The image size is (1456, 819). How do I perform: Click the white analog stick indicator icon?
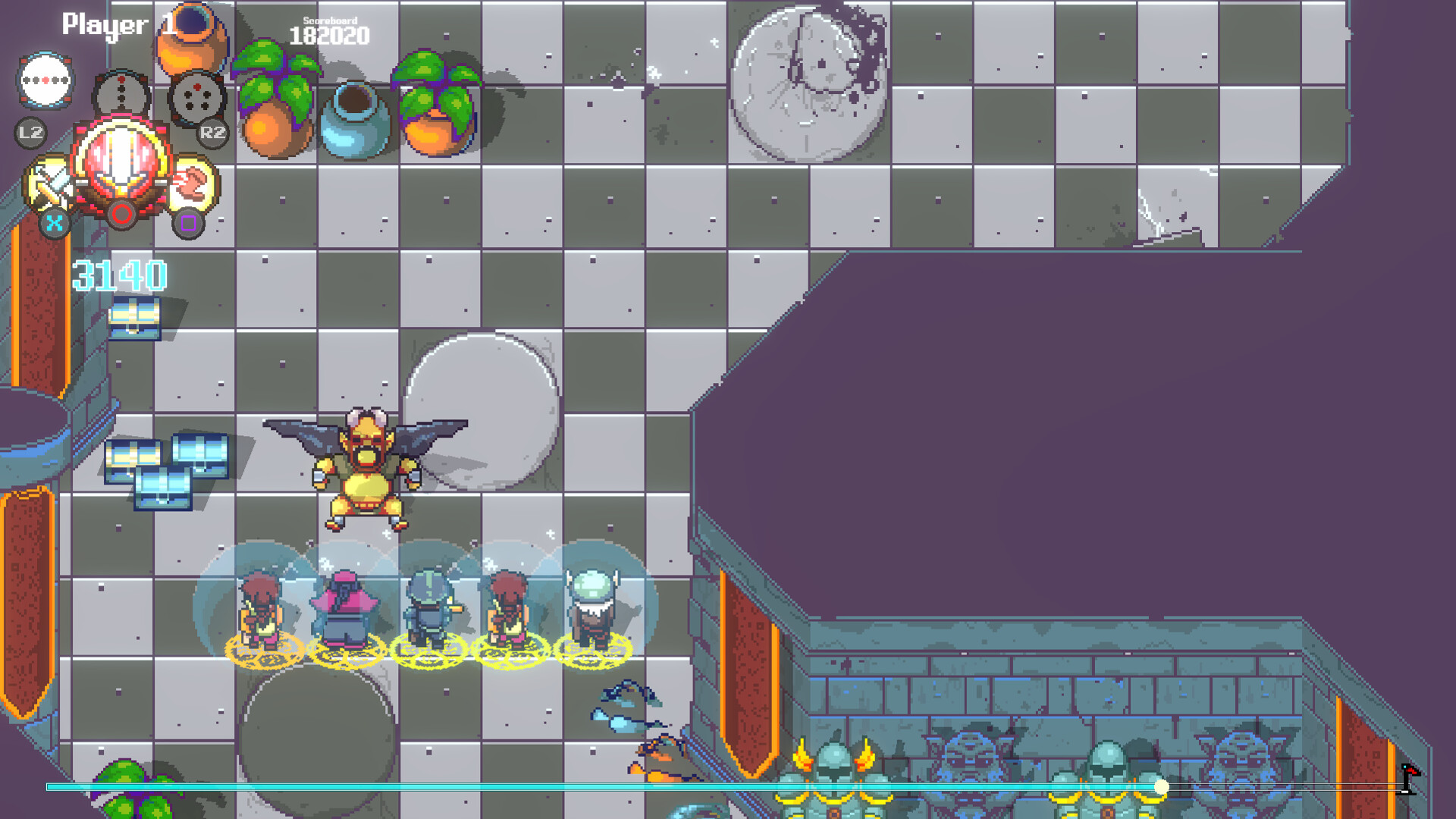[45, 80]
